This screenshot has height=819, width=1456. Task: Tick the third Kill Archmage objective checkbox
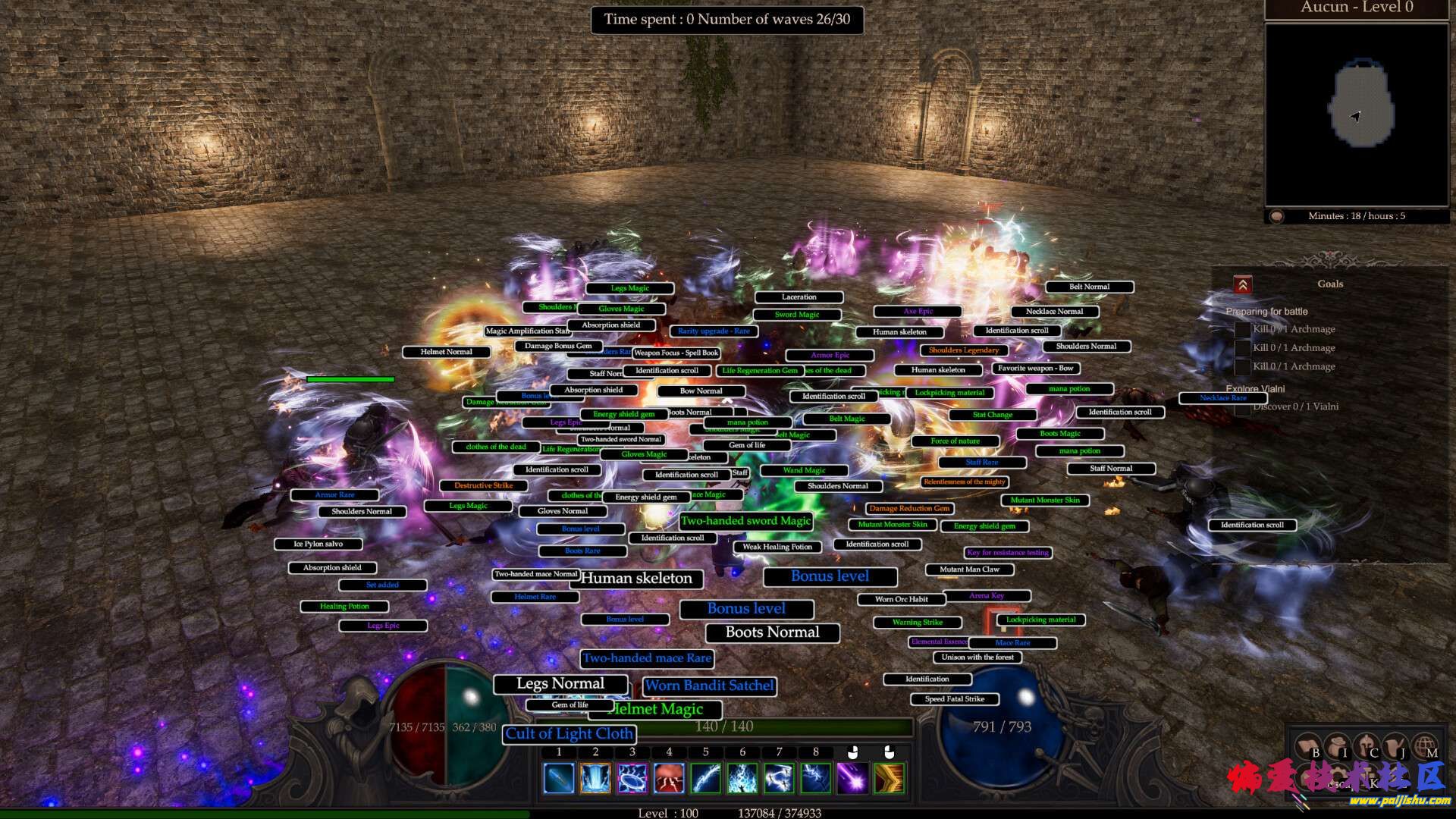[1244, 366]
